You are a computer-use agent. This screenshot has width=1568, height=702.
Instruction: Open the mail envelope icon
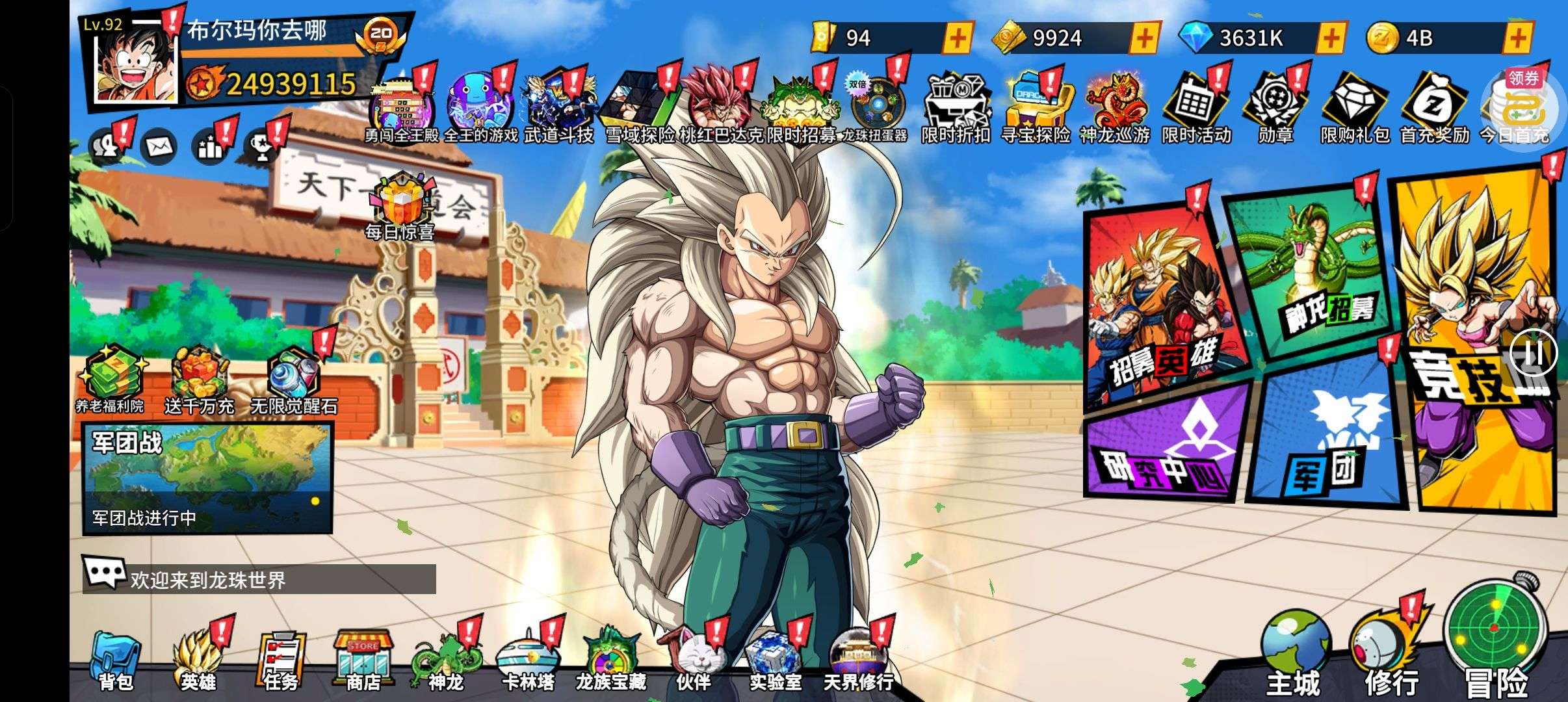tap(158, 147)
